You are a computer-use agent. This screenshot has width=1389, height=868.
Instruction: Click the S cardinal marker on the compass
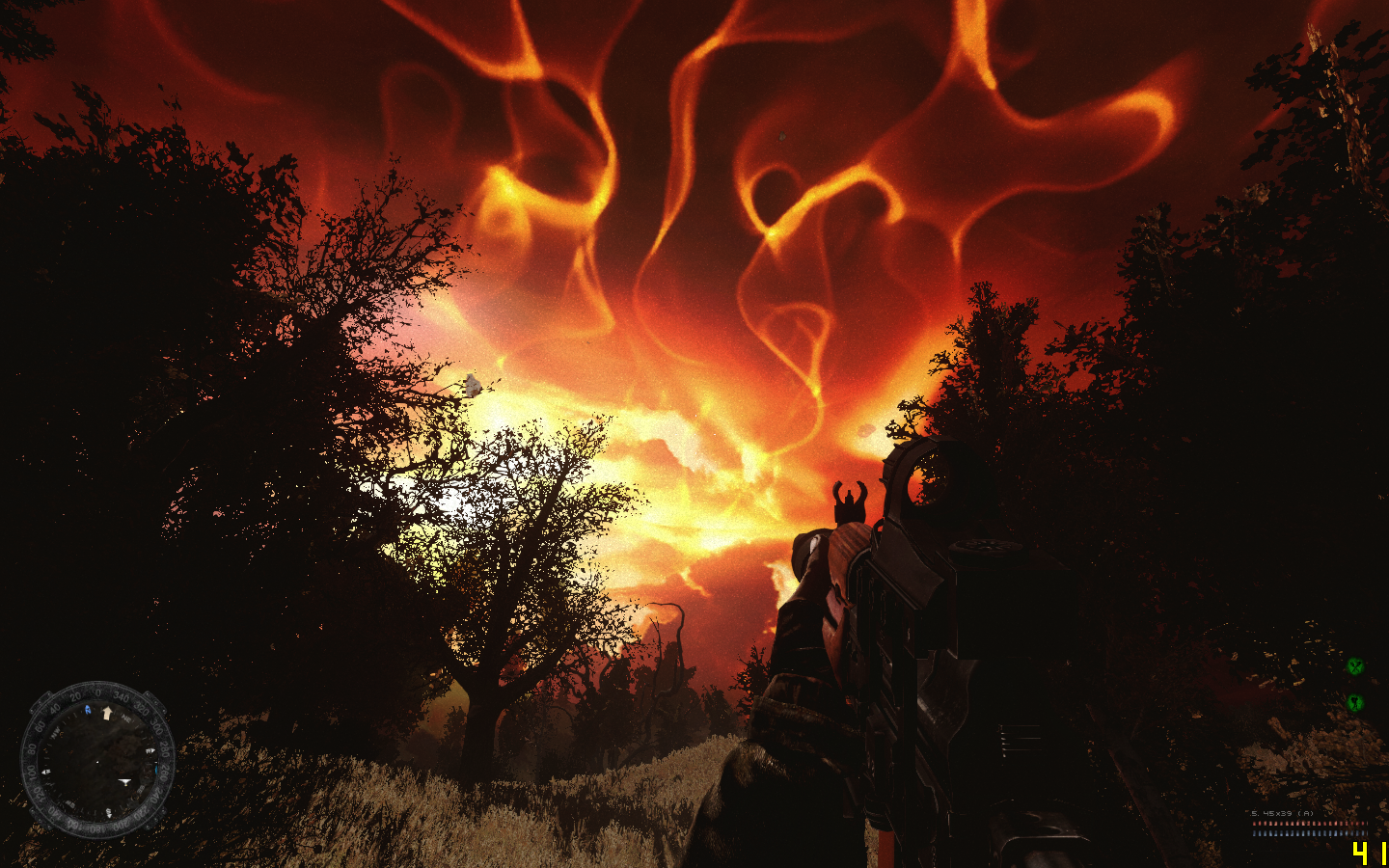[108, 811]
